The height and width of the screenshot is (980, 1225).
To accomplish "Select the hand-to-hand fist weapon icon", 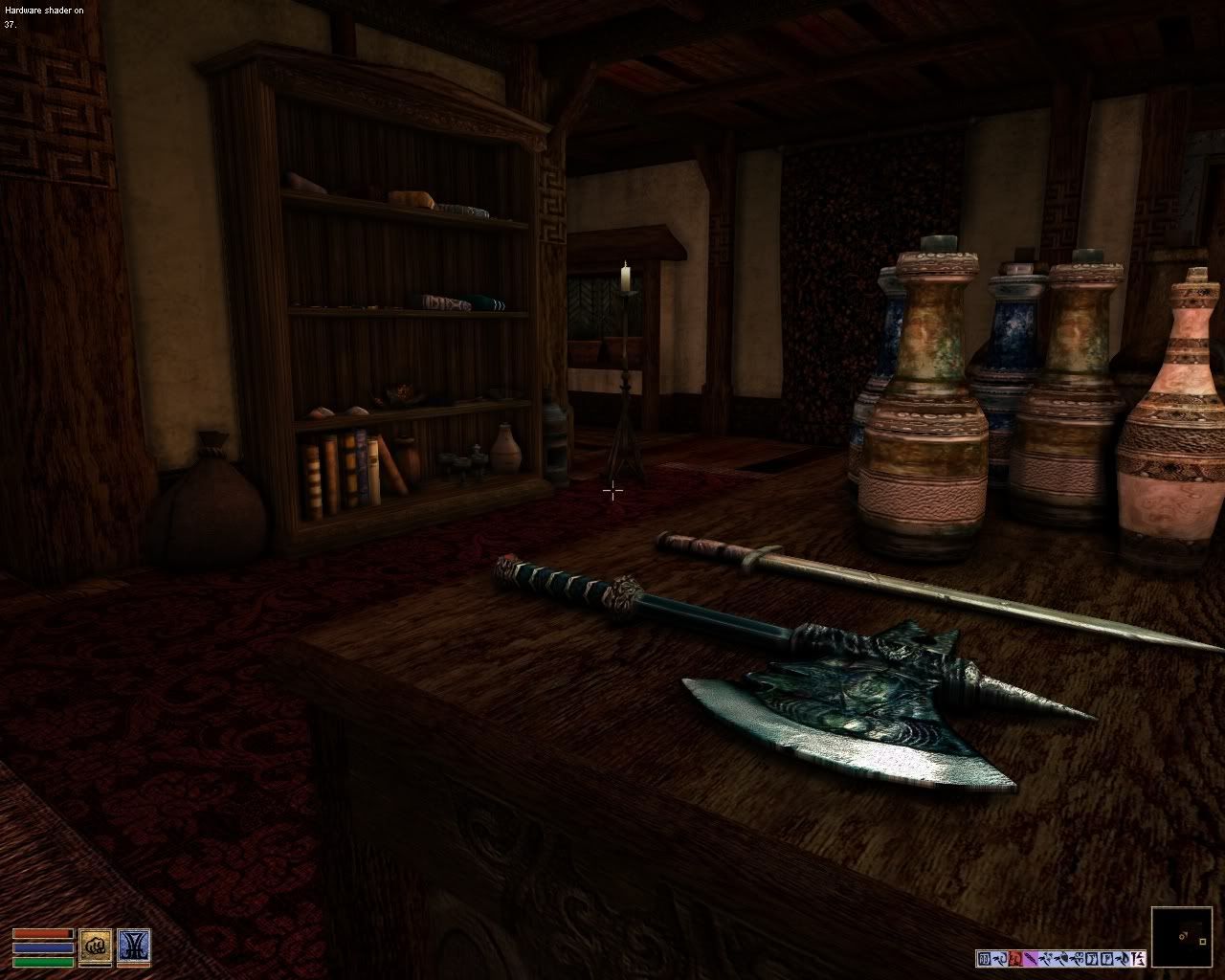I will pyautogui.click(x=95, y=946).
